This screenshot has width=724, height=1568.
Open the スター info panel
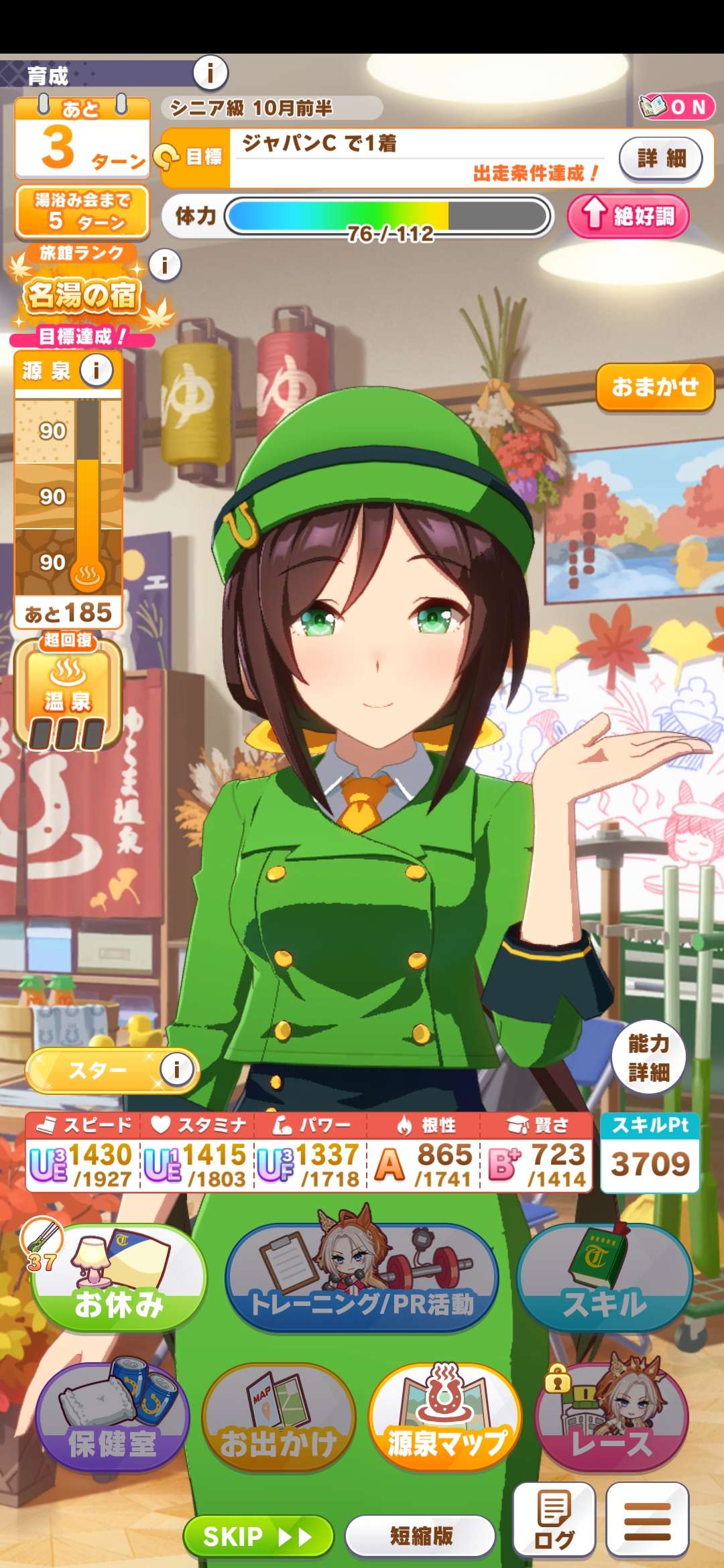(177, 1069)
